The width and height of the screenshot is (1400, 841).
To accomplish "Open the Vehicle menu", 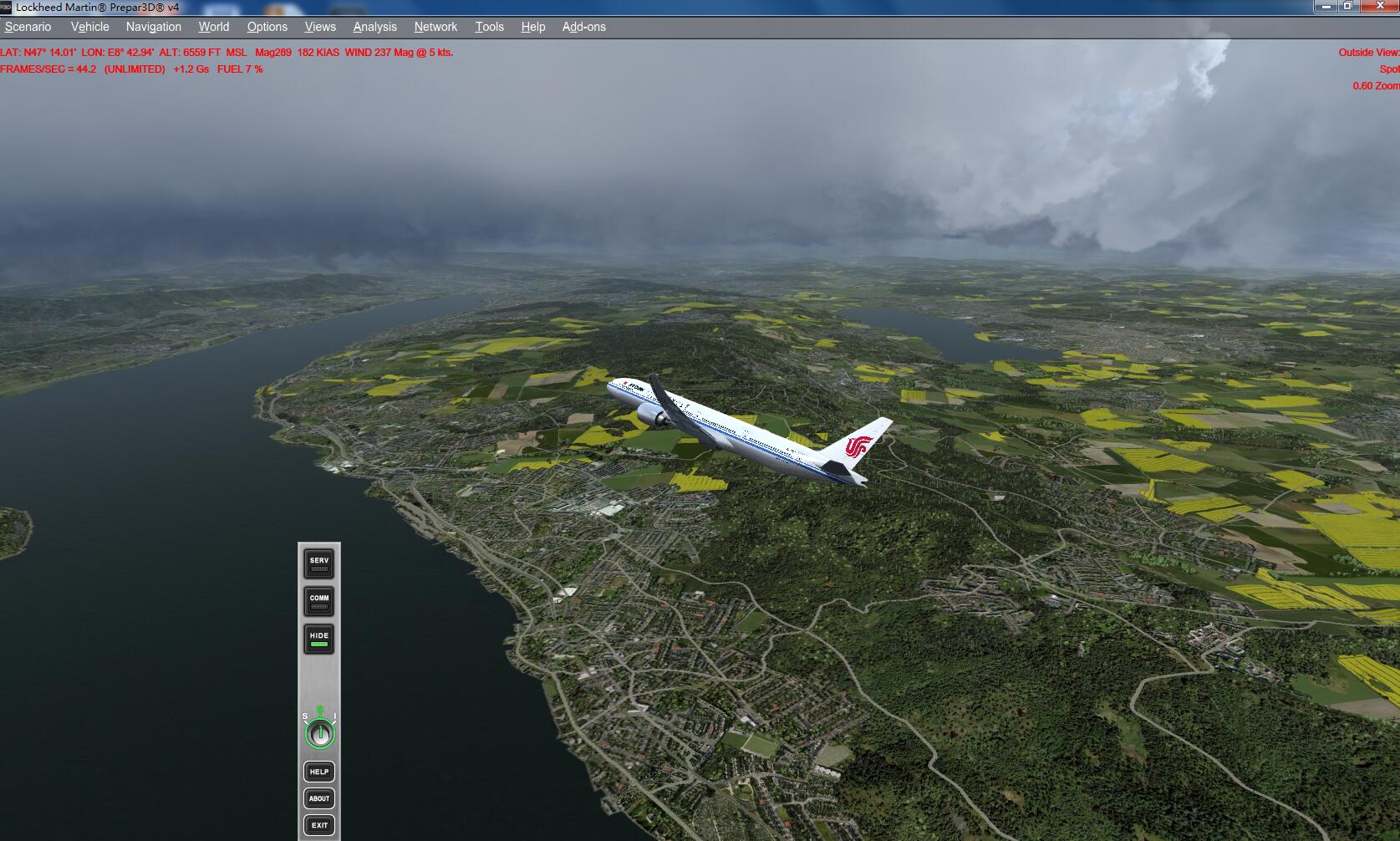I will (x=90, y=27).
